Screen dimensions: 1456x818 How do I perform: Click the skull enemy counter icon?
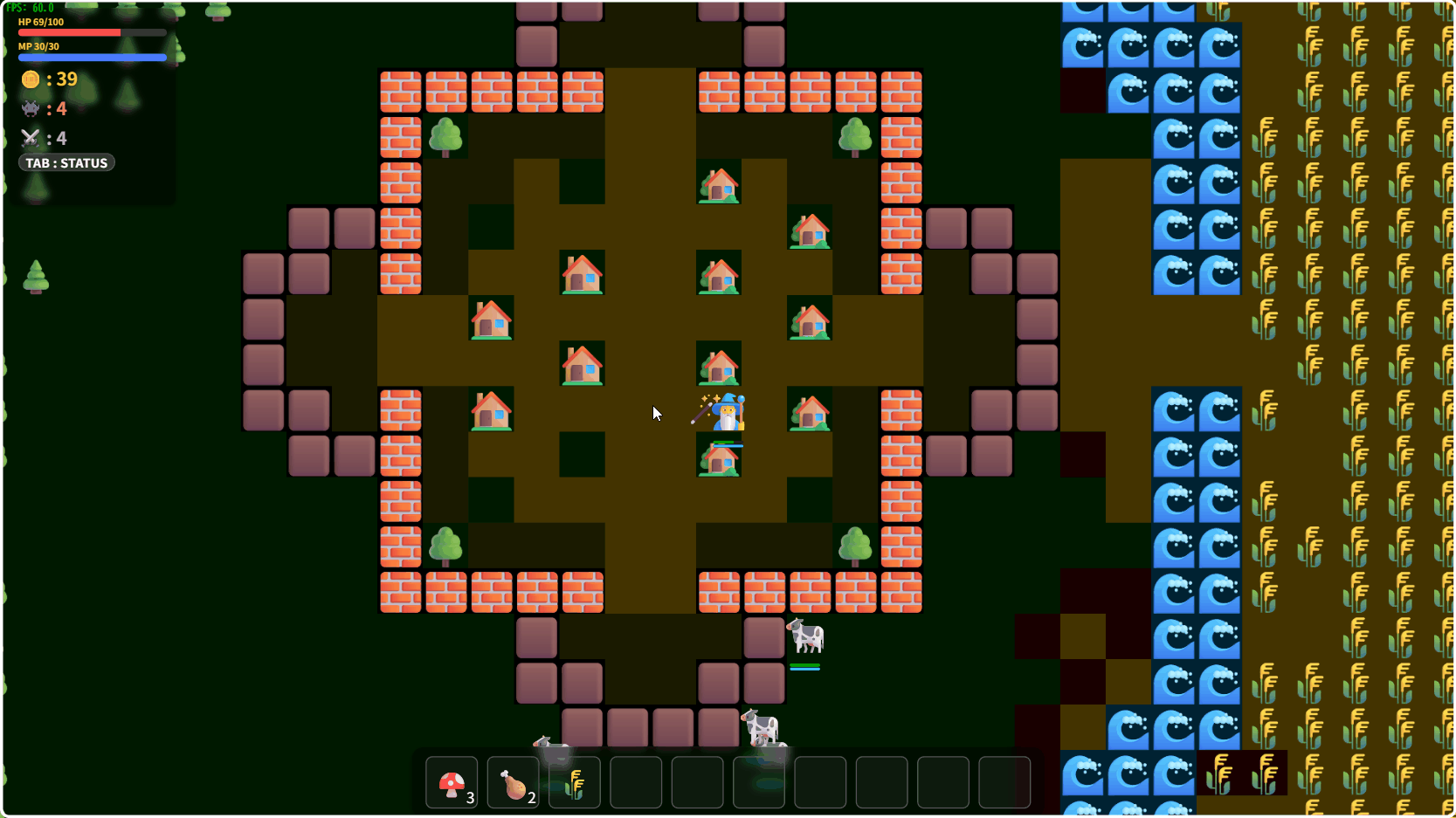point(29,108)
